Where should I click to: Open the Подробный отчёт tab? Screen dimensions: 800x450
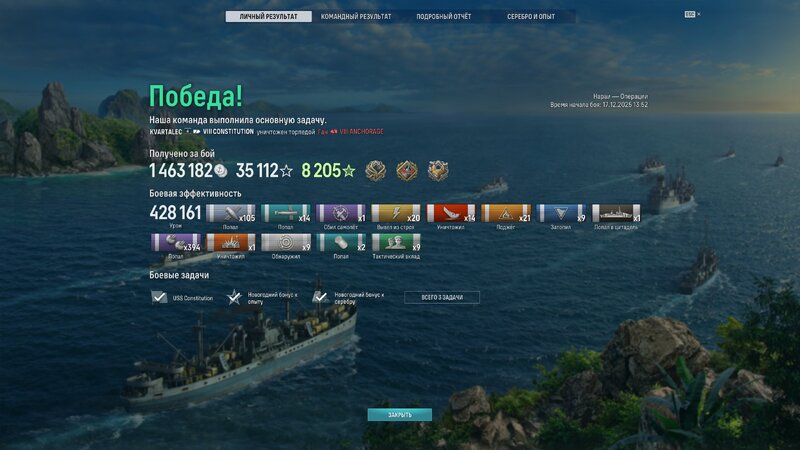444,17
